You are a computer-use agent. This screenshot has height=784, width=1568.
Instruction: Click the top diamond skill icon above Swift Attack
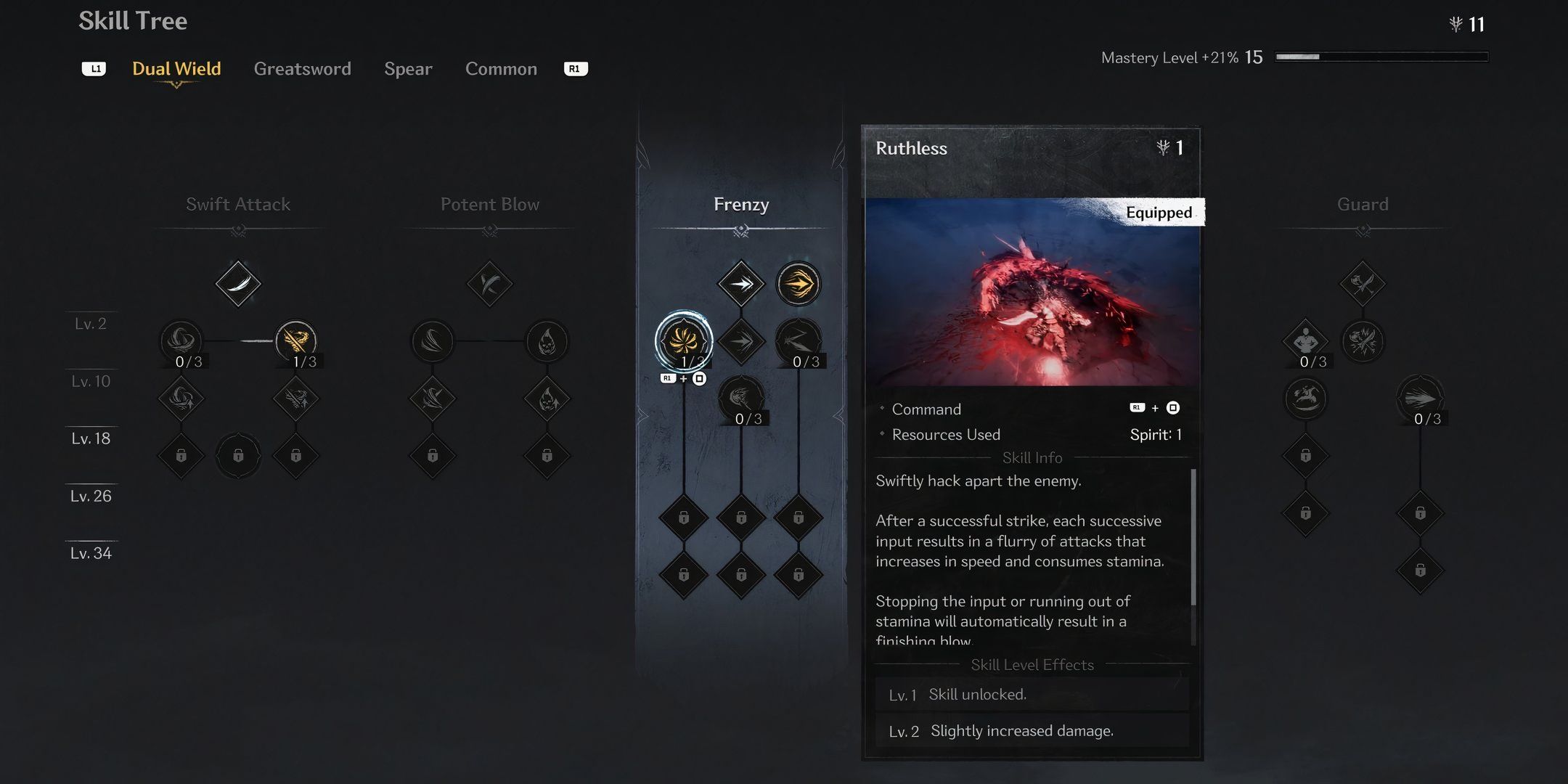(x=237, y=283)
